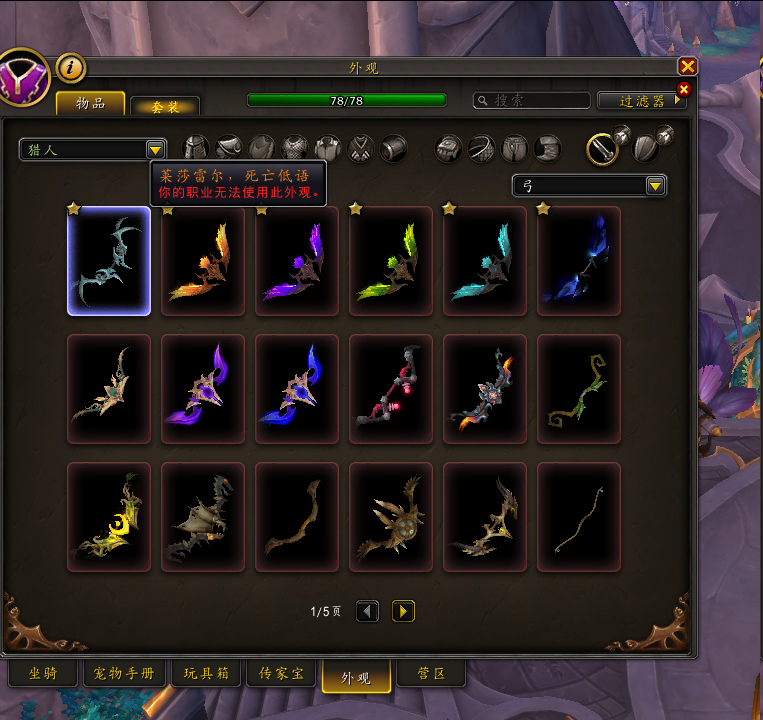The height and width of the screenshot is (720, 763).
Task: Select the 物品 items tab
Action: click(x=90, y=103)
